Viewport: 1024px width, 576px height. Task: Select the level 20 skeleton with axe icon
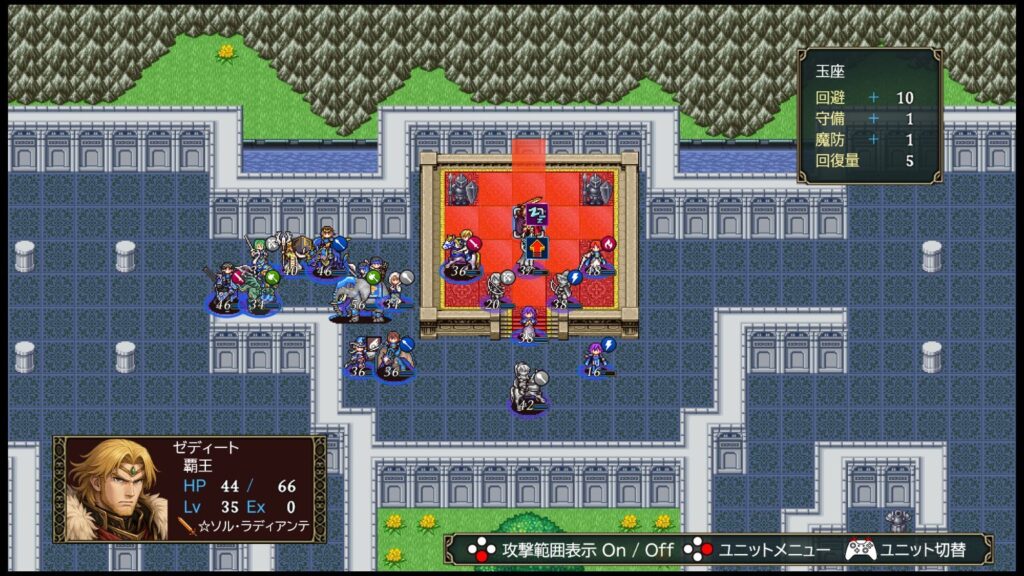click(495, 290)
